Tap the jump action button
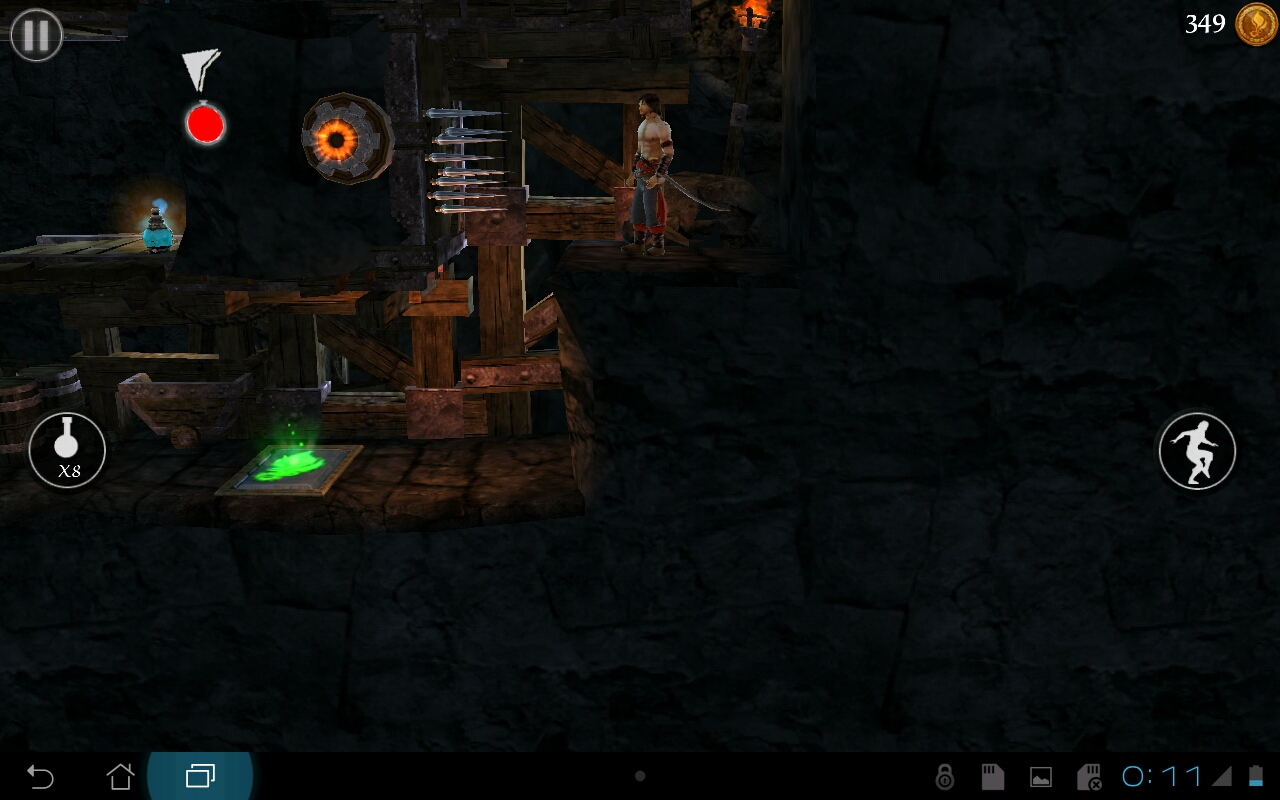The height and width of the screenshot is (800, 1280). click(1197, 450)
